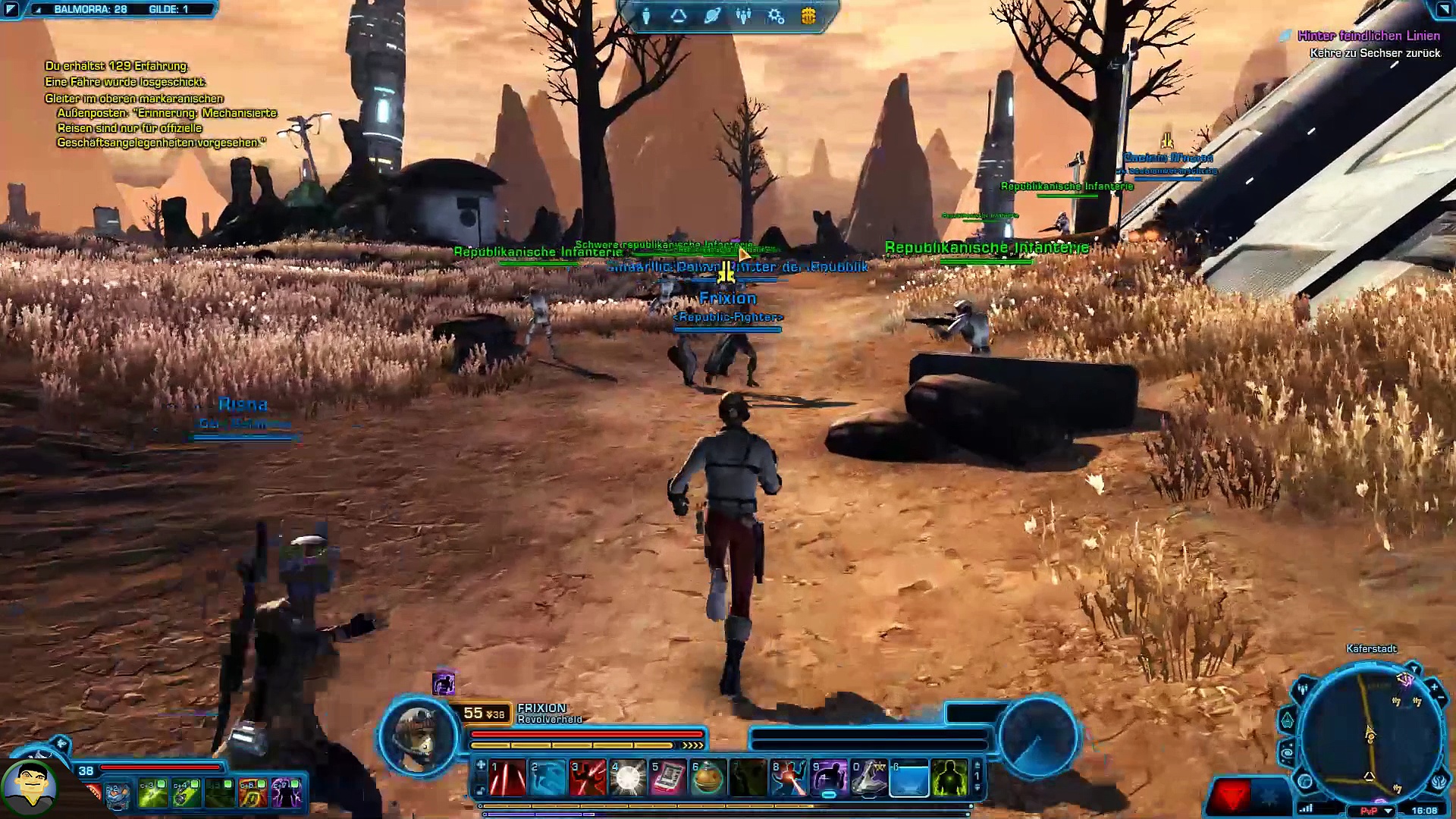Click Frixion's player portrait
The image size is (1456, 819).
(x=418, y=733)
